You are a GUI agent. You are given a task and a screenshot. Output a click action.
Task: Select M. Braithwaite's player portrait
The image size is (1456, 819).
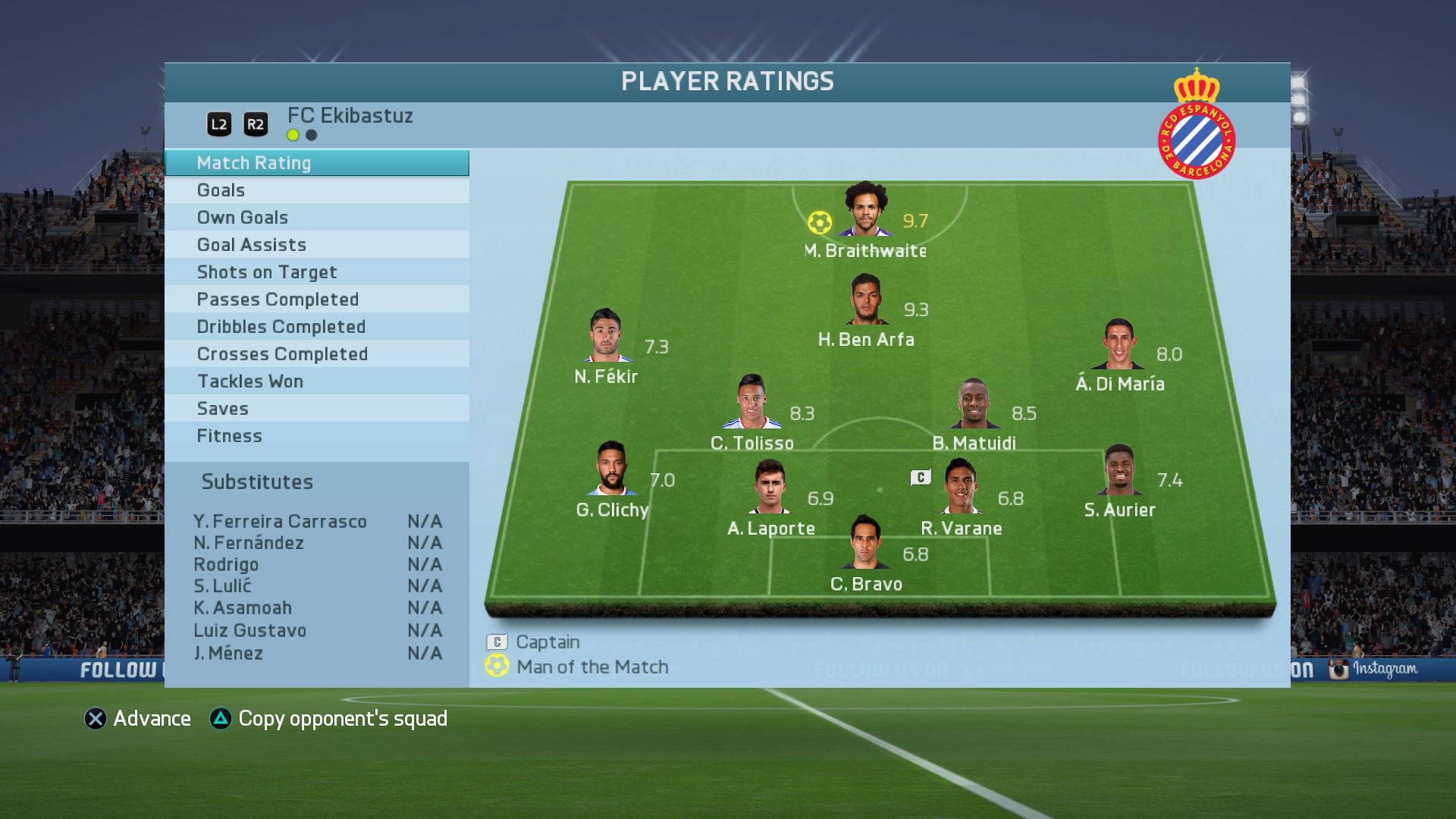866,210
